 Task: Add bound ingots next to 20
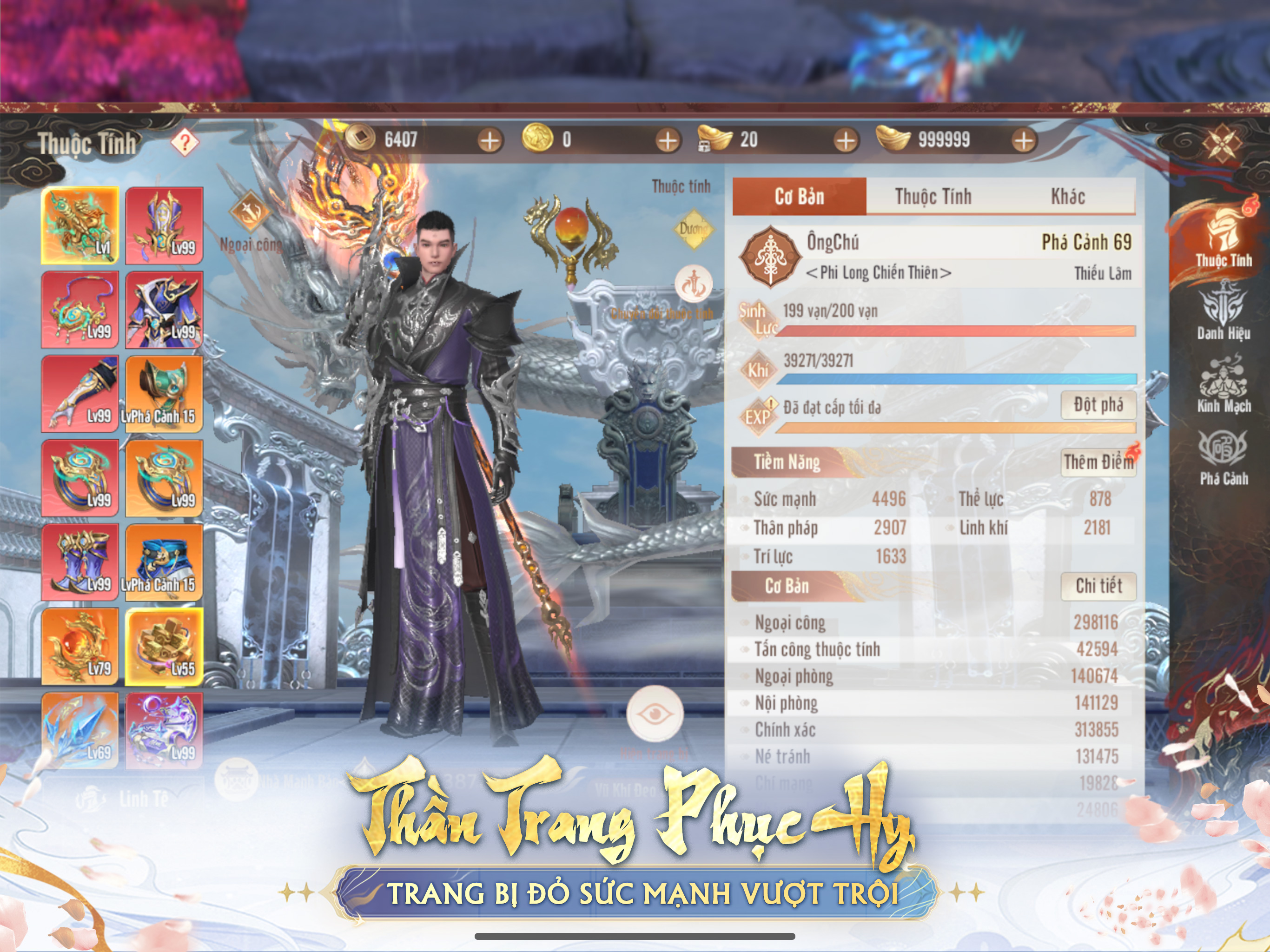pos(846,140)
